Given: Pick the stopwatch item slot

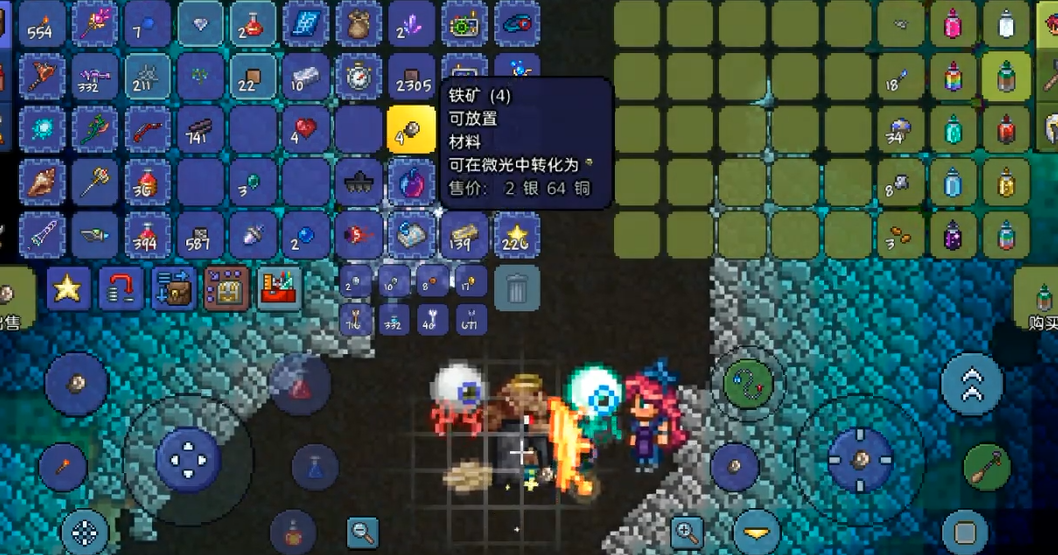Looking at the screenshot, I should 358,77.
